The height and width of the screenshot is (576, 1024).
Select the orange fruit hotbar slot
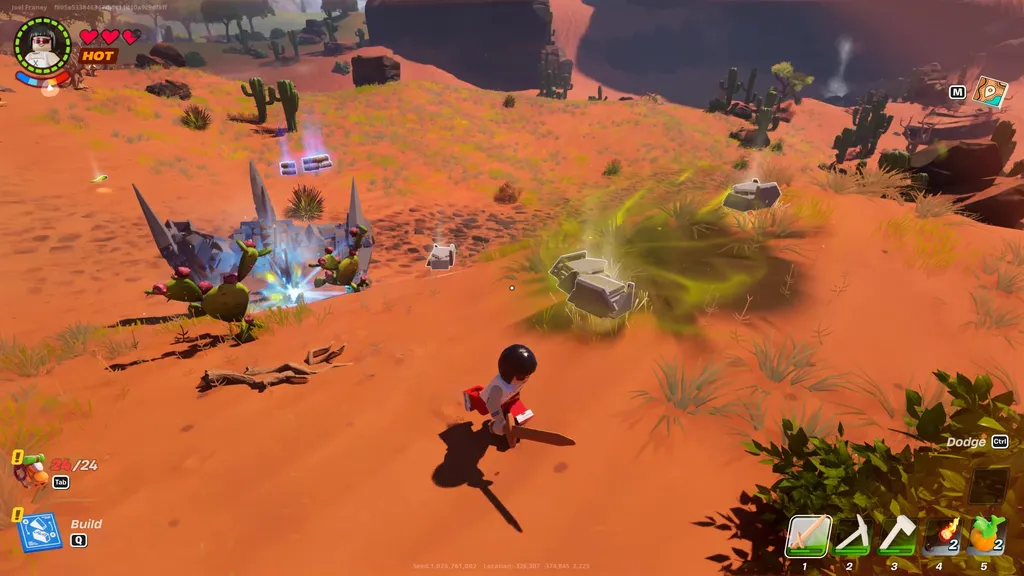986,535
